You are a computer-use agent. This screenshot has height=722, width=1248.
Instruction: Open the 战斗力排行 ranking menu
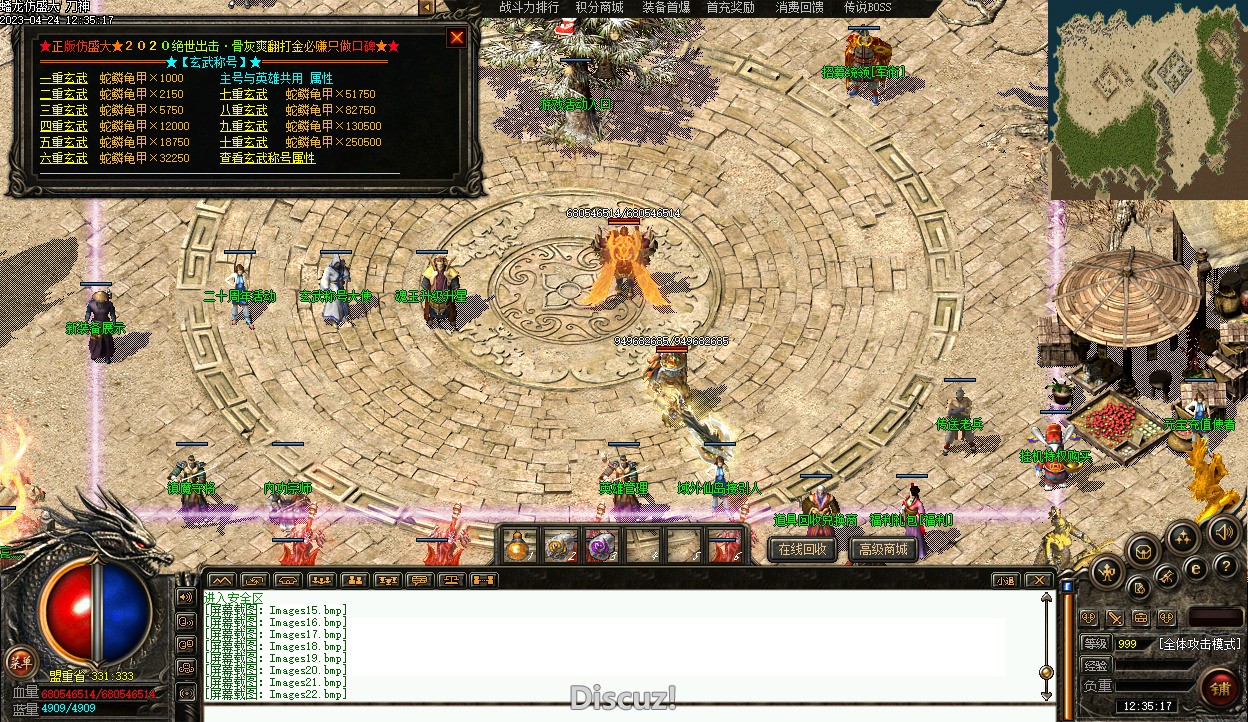pyautogui.click(x=529, y=8)
